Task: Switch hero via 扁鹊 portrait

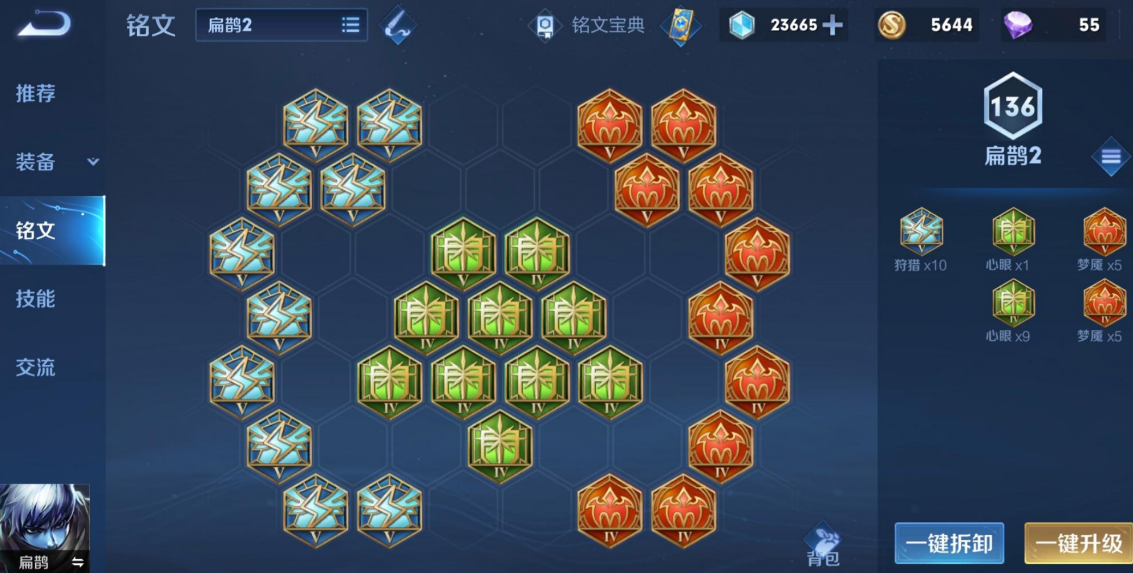Action: [x=45, y=528]
